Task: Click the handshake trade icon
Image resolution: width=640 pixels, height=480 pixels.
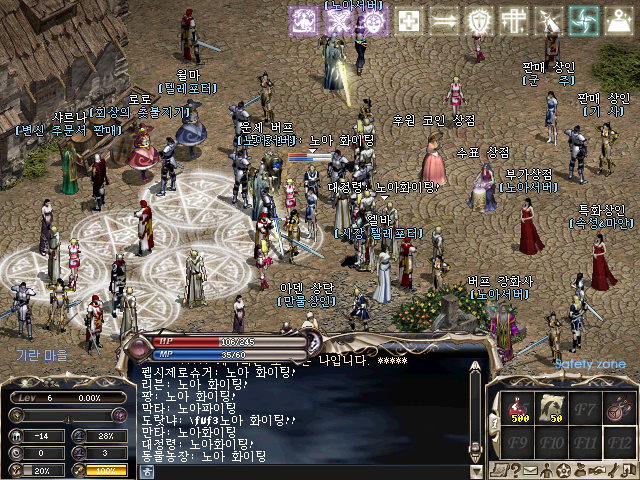Action: [598, 468]
